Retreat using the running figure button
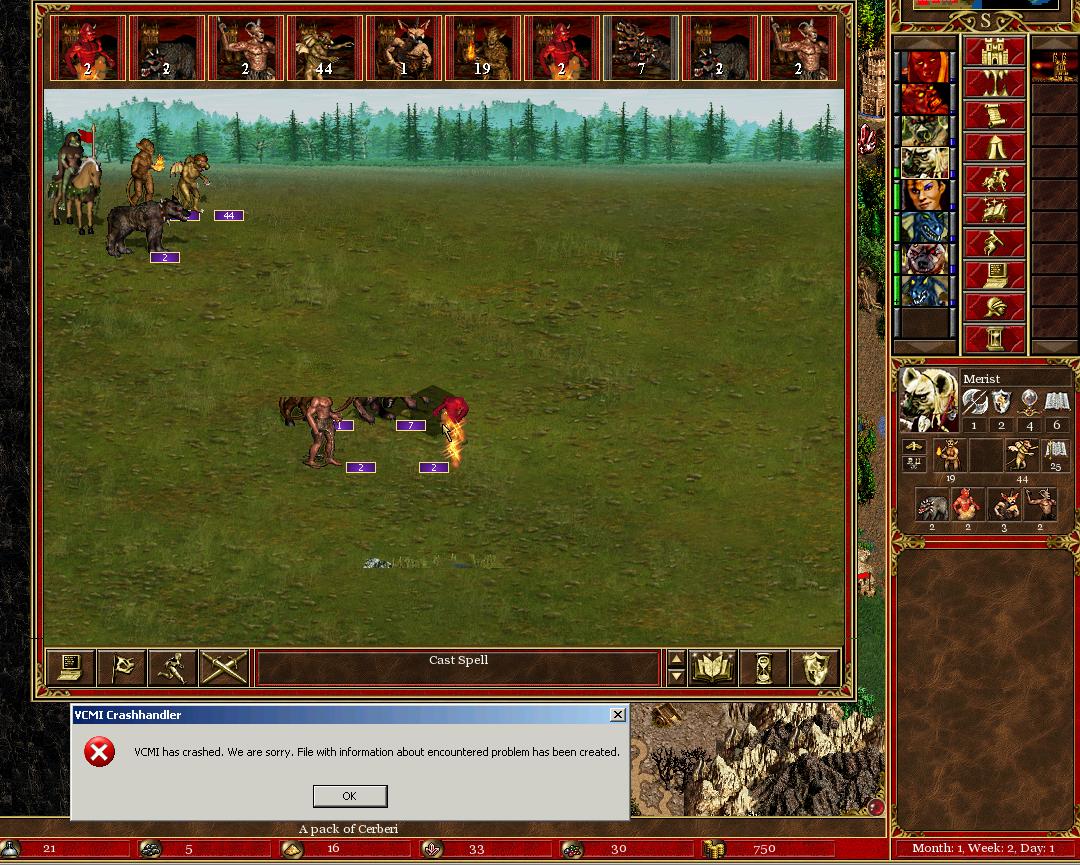This screenshot has height=865, width=1080. tap(173, 668)
